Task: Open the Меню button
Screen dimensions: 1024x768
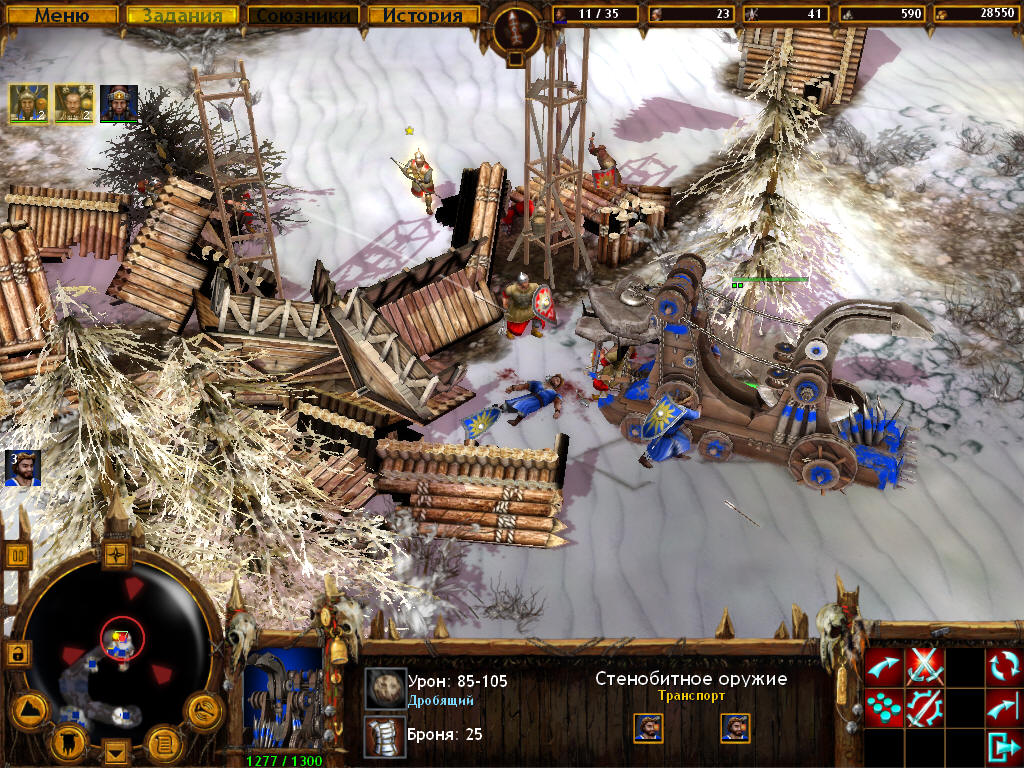Action: [63, 16]
